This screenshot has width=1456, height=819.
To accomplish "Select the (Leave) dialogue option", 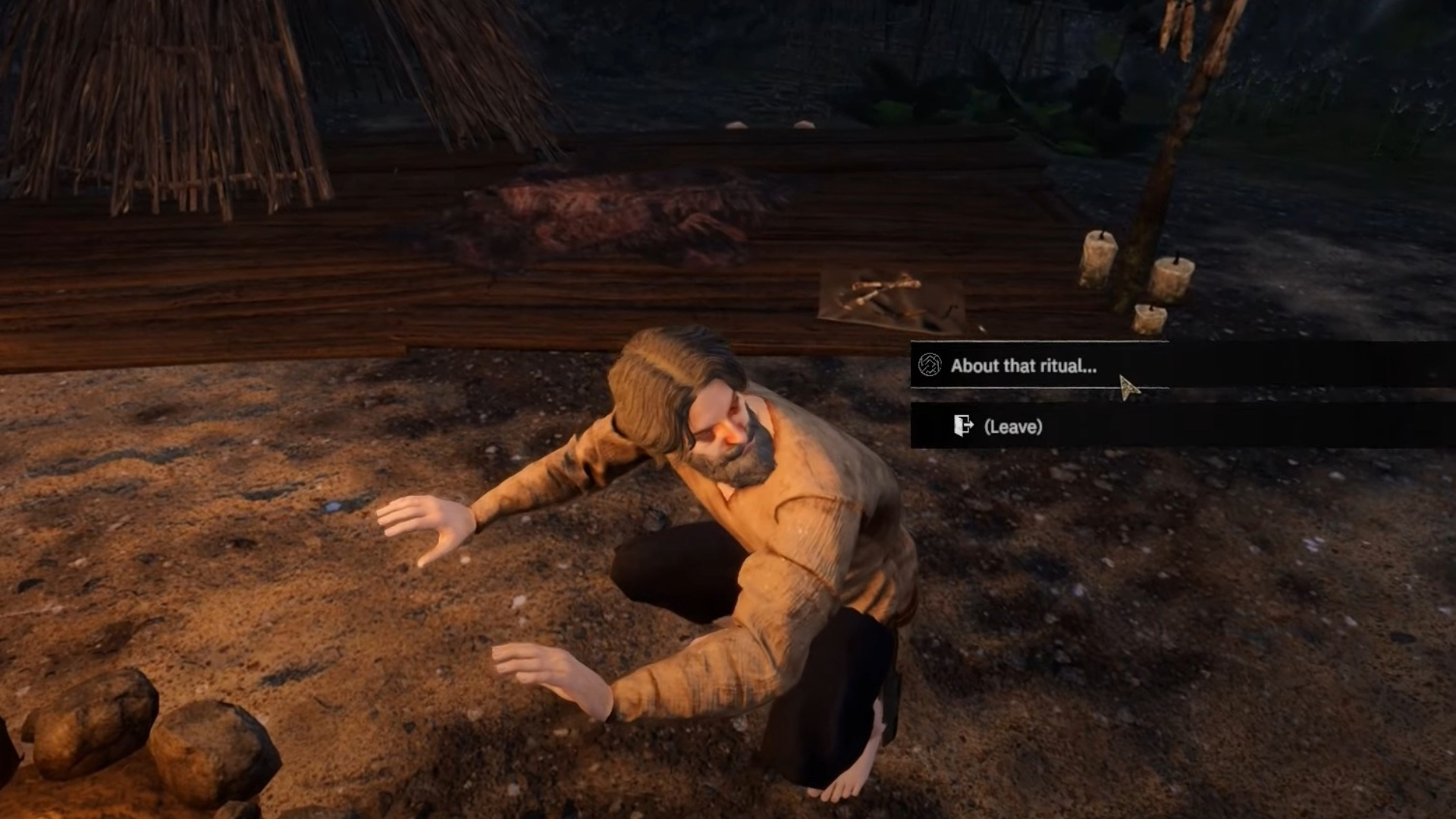I will (x=1012, y=426).
